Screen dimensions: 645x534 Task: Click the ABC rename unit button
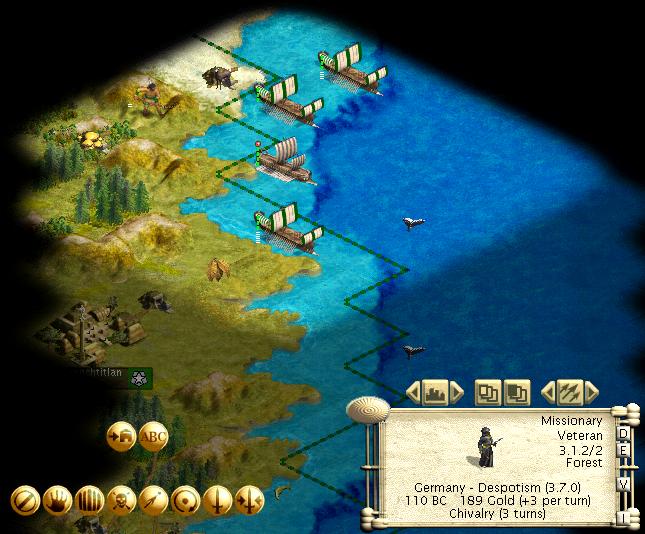[153, 436]
